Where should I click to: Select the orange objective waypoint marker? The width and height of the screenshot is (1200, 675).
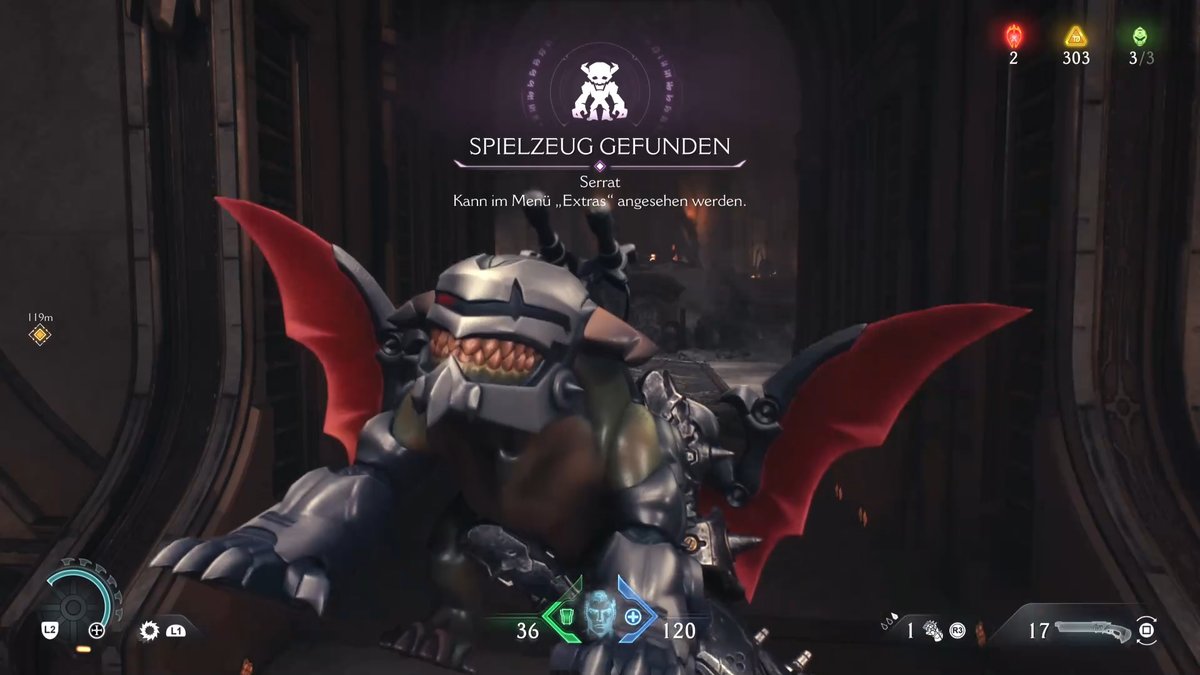39,335
